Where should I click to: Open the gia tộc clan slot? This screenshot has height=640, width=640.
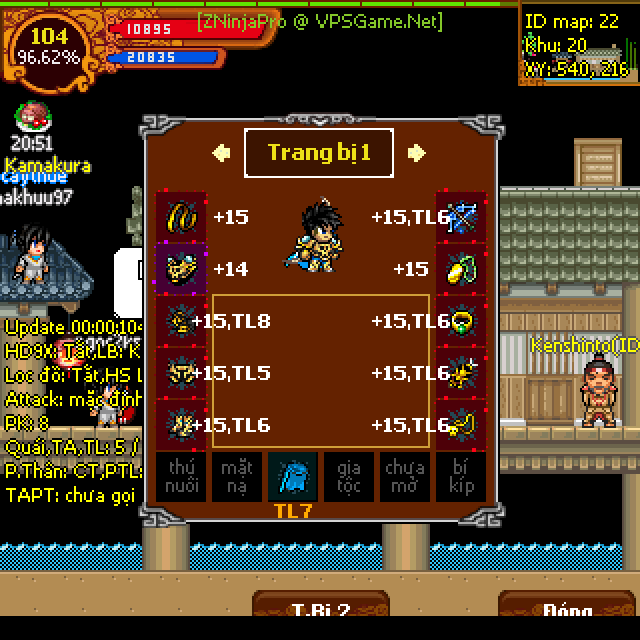coord(349,476)
